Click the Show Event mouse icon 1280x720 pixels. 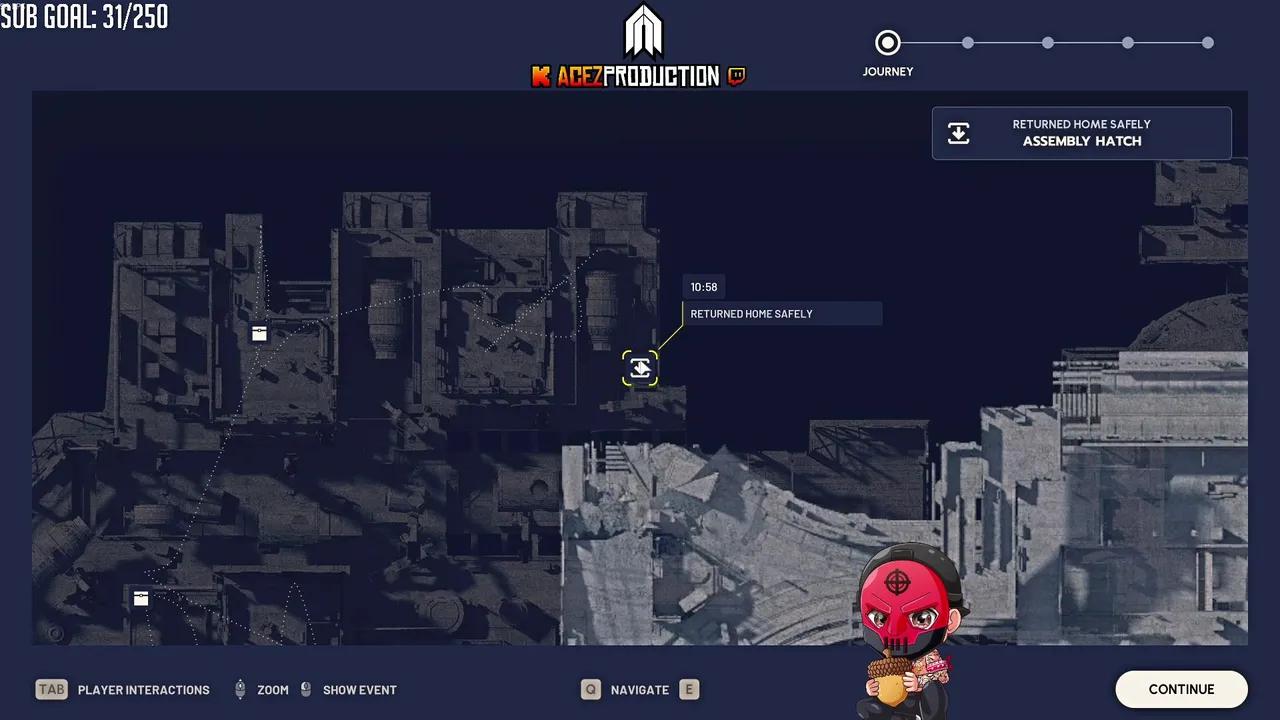[x=306, y=689]
